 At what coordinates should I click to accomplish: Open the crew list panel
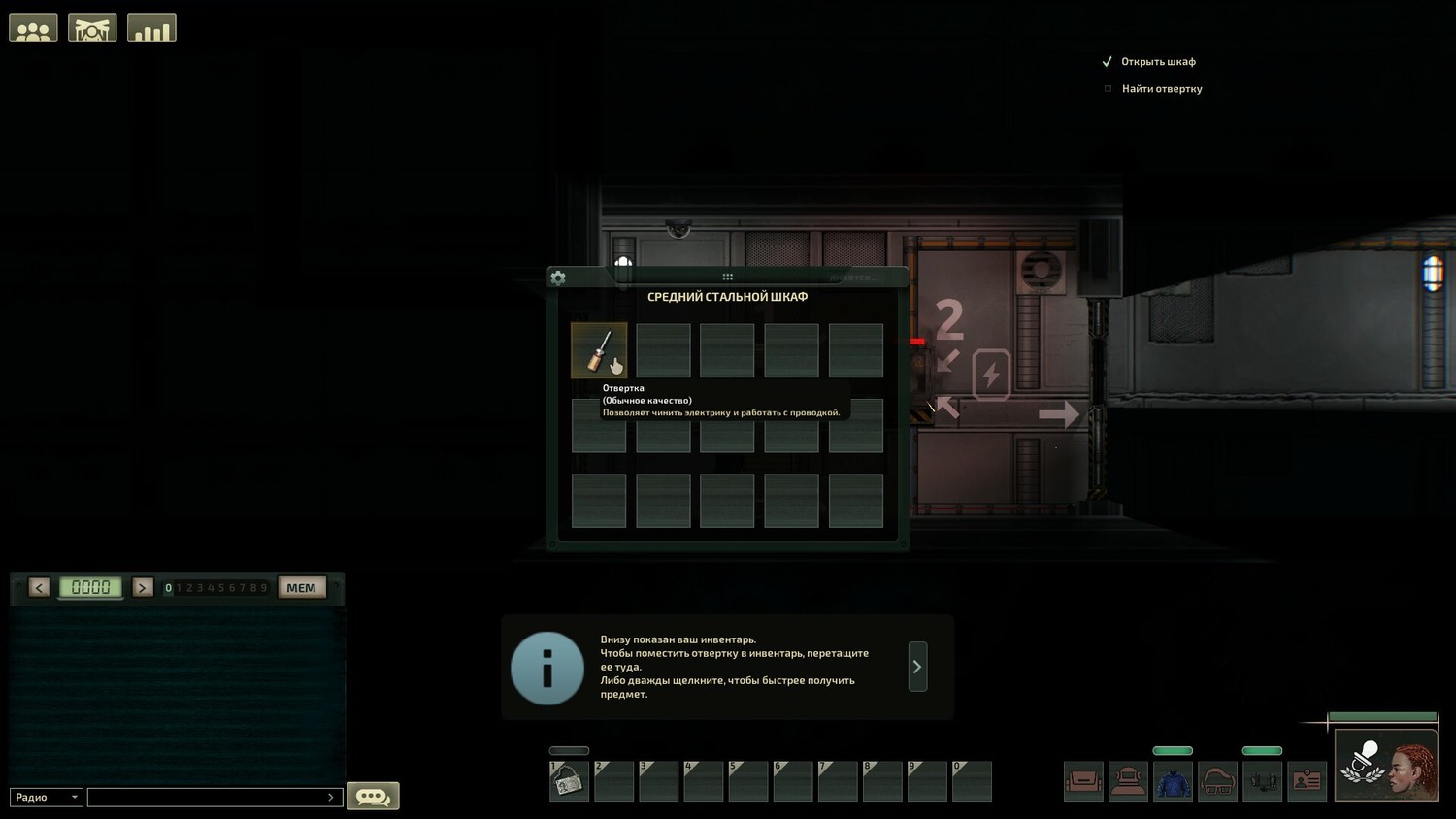click(x=33, y=28)
